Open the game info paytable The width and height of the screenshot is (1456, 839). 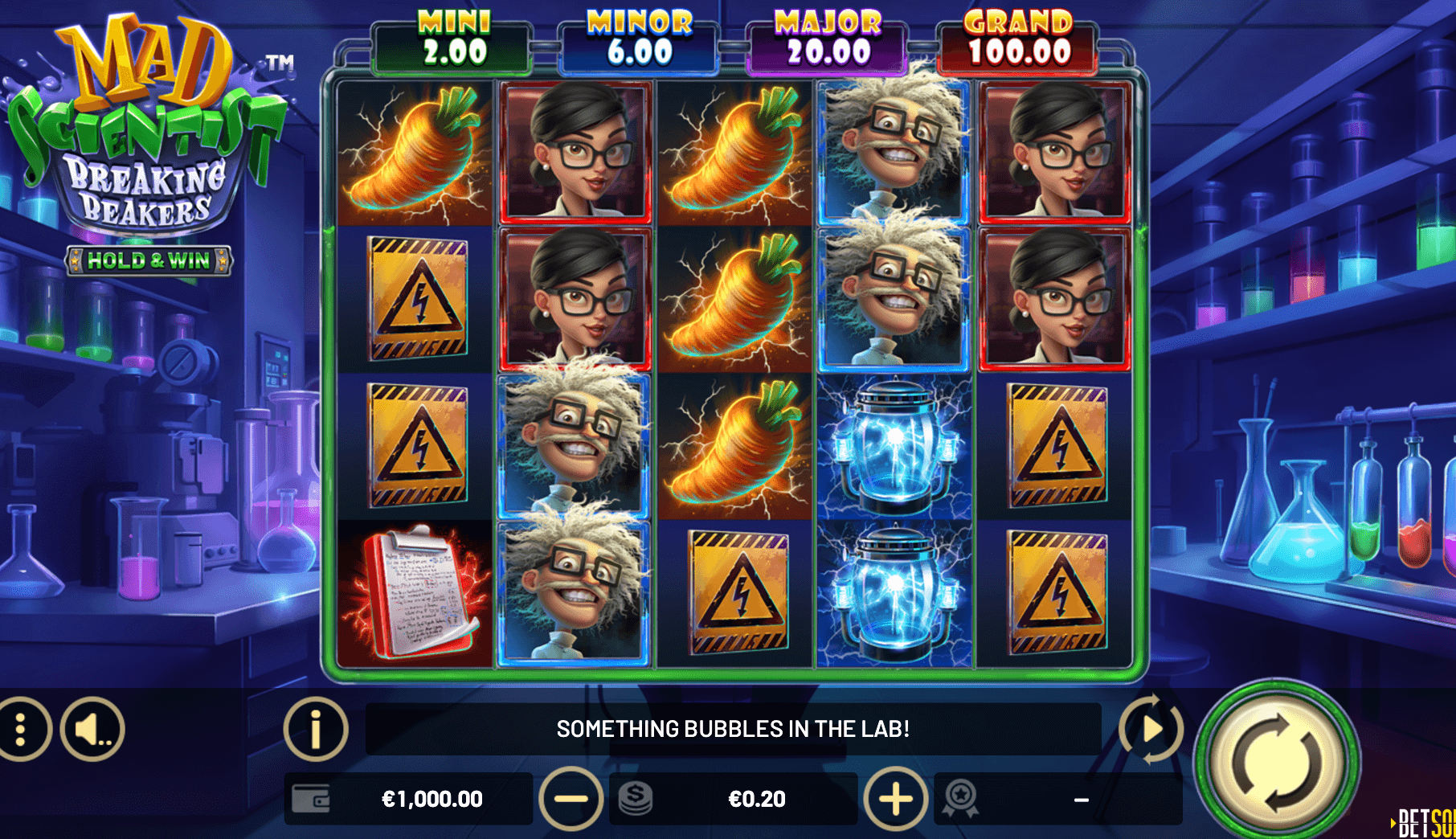[315, 730]
